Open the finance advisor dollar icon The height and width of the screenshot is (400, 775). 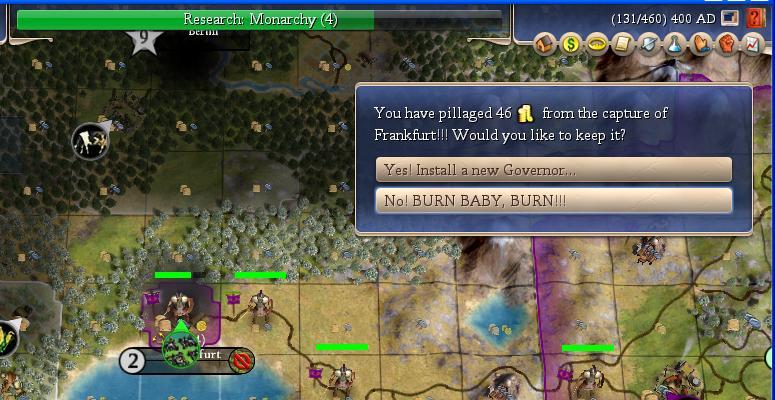coord(571,43)
